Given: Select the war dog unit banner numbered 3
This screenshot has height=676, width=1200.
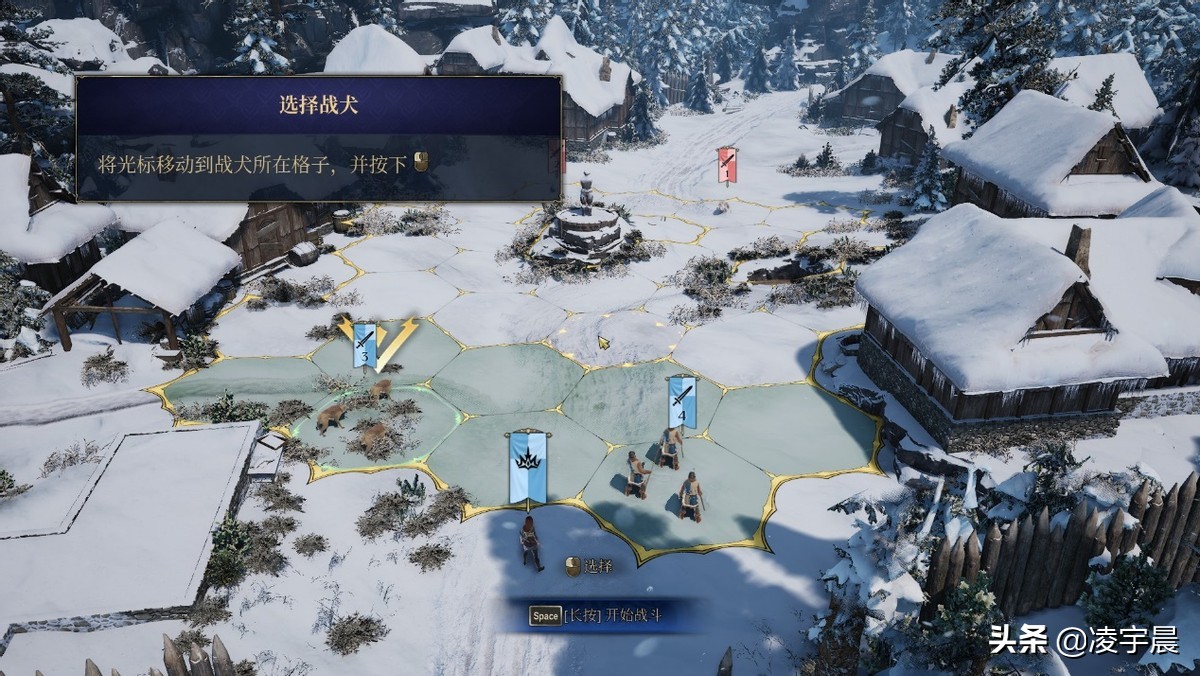Looking at the screenshot, I should [x=363, y=345].
